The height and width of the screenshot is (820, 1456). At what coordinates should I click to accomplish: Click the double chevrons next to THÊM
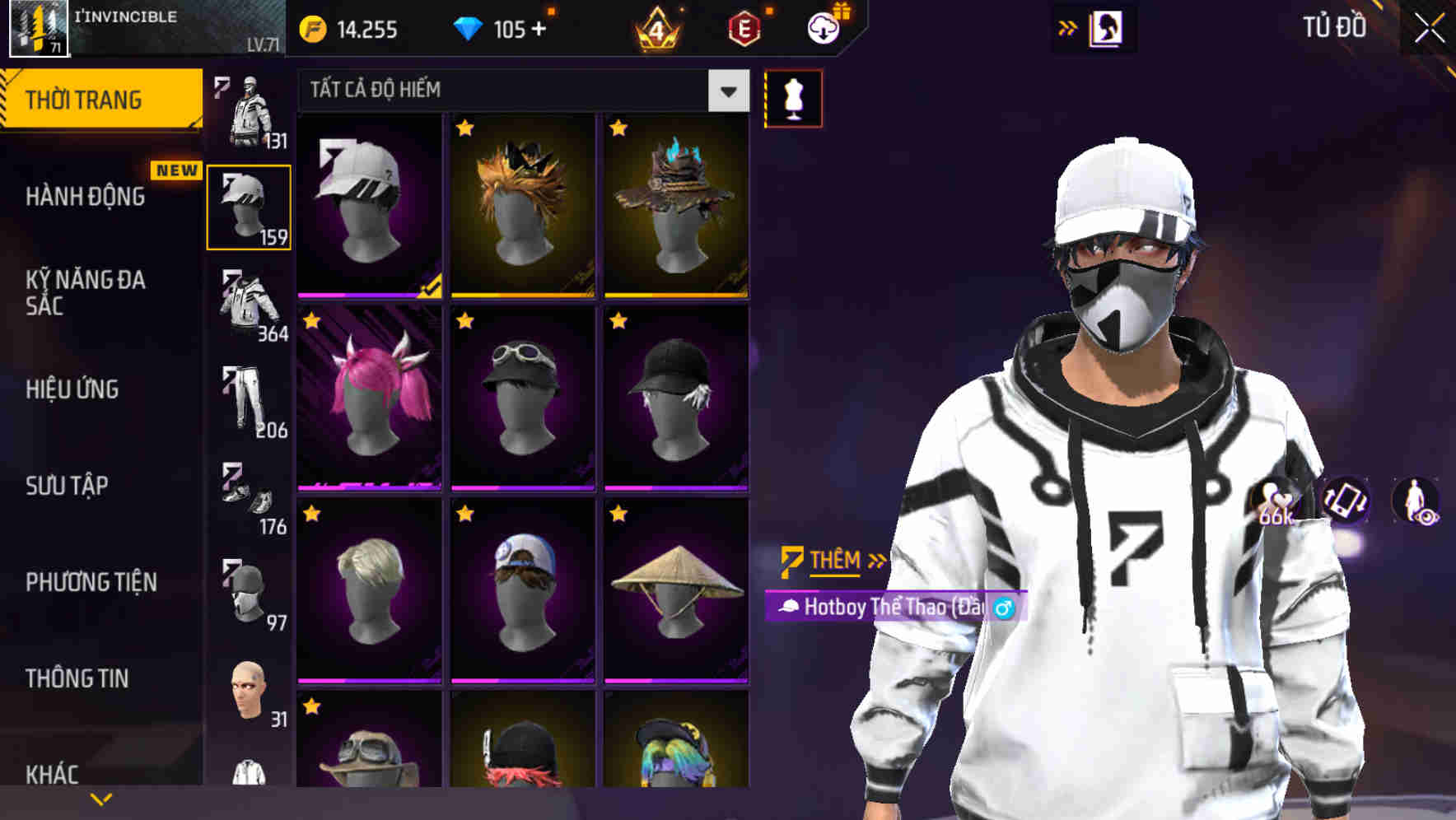(x=875, y=561)
